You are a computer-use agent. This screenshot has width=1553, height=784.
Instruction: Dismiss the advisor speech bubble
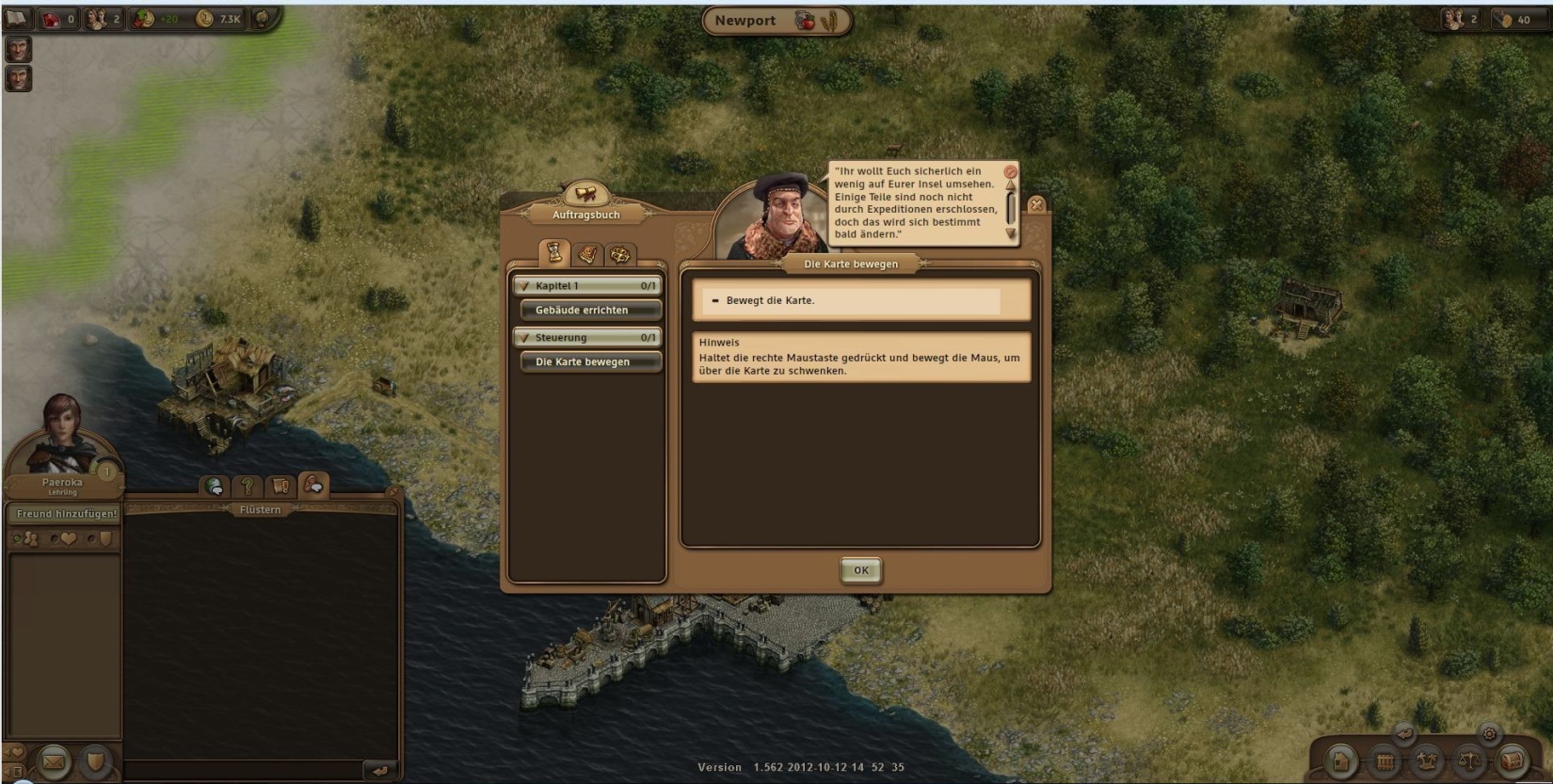(x=1010, y=172)
